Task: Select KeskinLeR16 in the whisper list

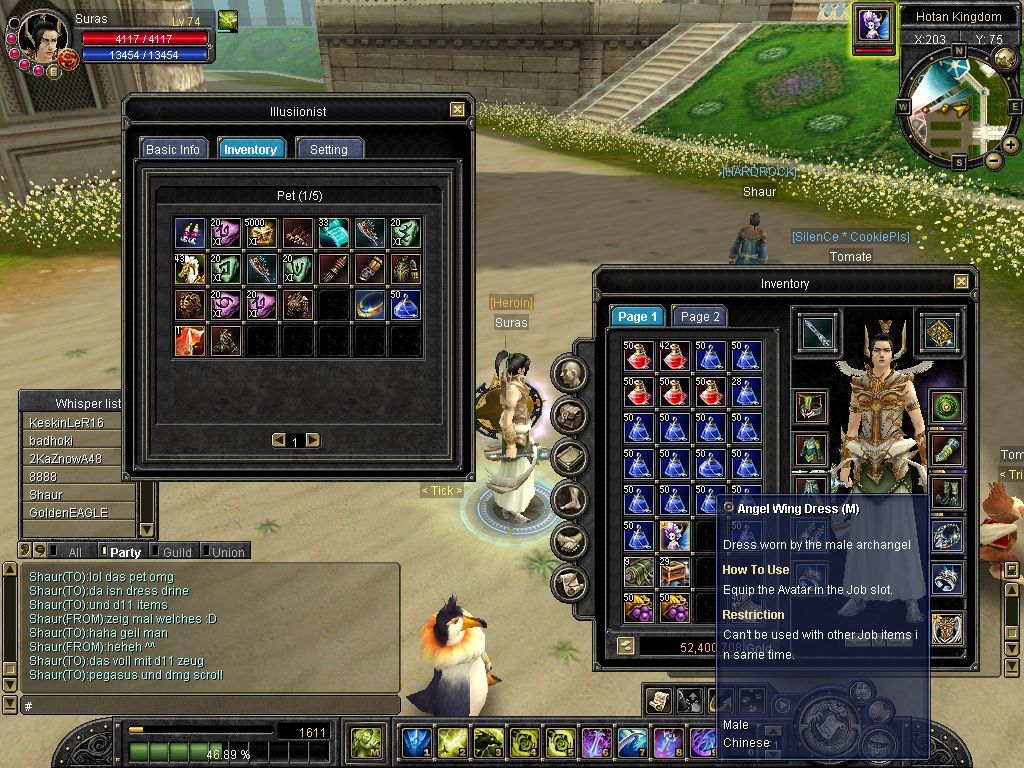Action: click(66, 423)
